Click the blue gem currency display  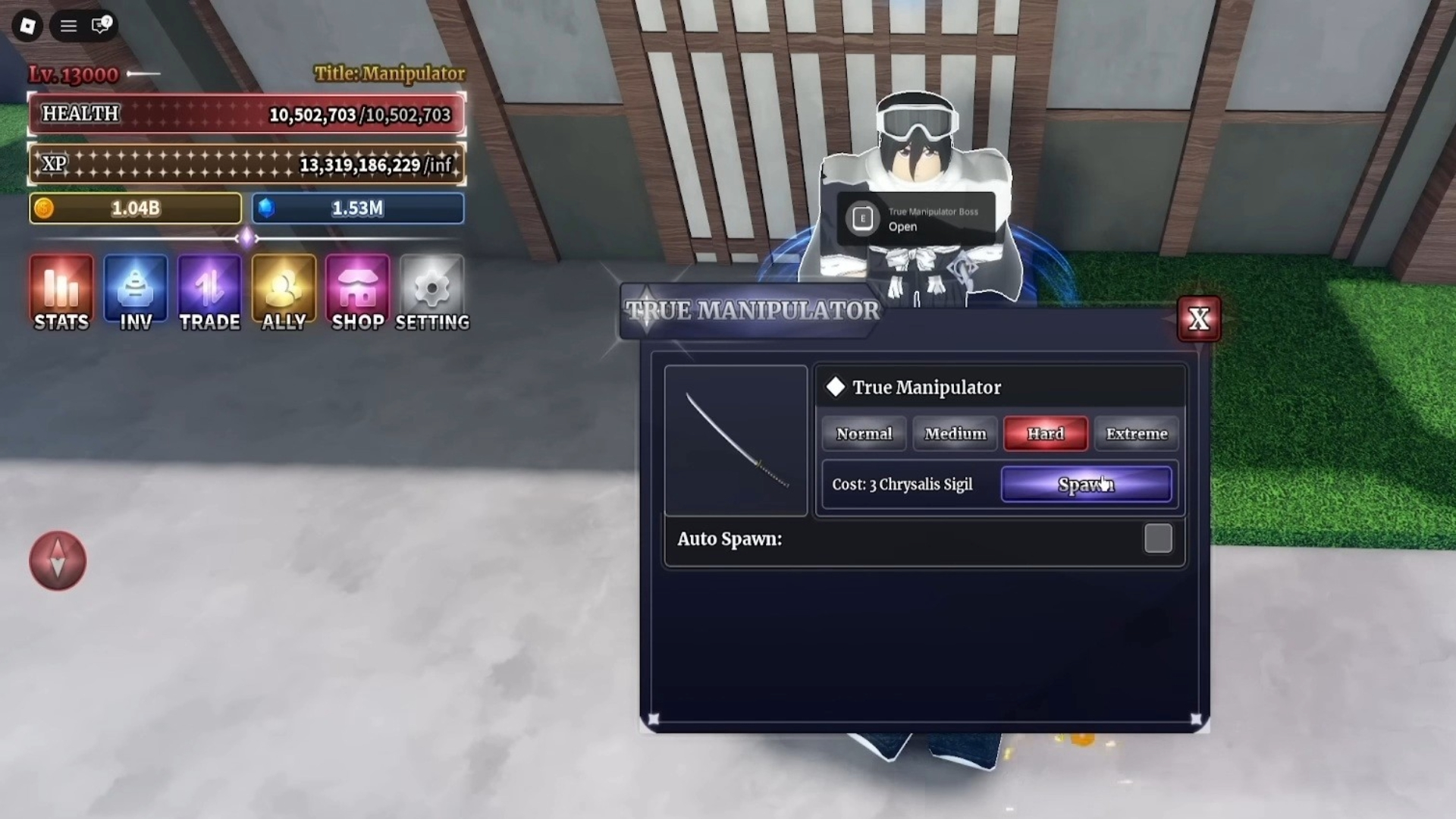pos(357,208)
